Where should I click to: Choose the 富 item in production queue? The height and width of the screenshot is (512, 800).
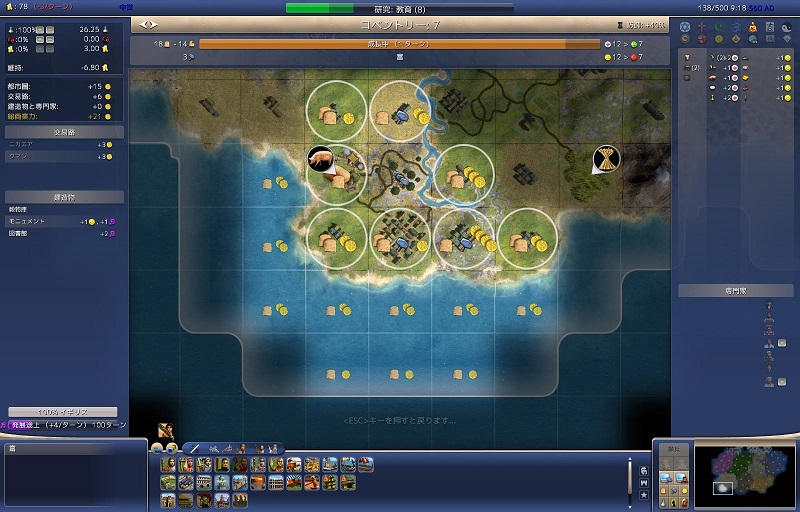[400, 57]
